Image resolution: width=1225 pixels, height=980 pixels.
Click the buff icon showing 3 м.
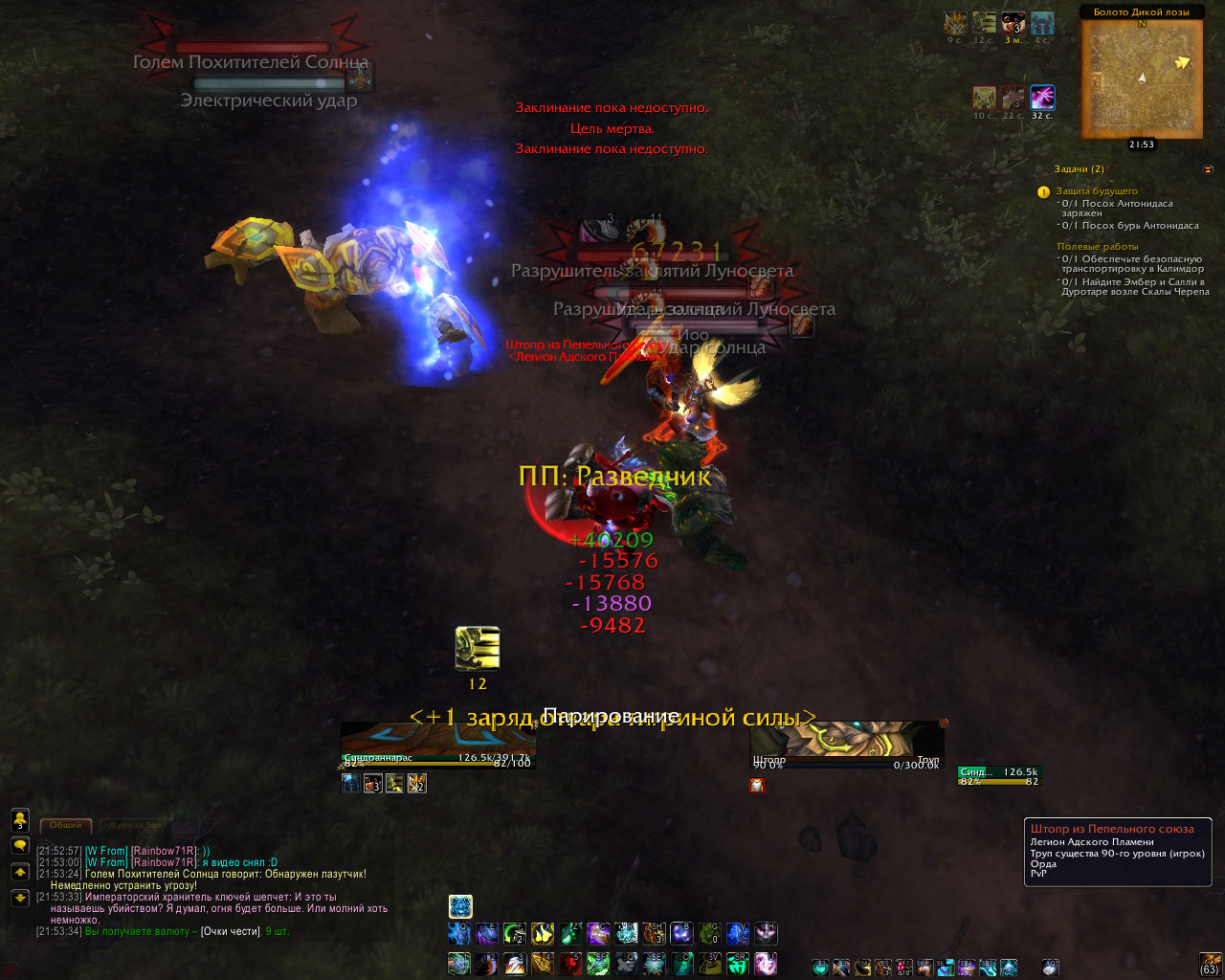coord(1013,23)
